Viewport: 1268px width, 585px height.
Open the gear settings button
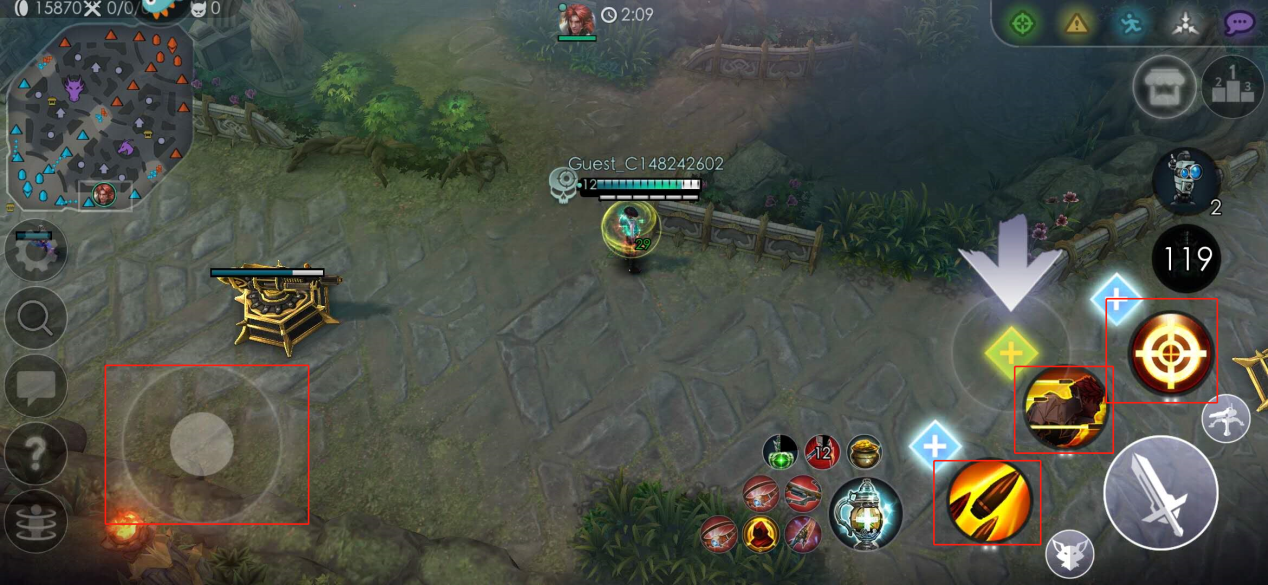(36, 250)
